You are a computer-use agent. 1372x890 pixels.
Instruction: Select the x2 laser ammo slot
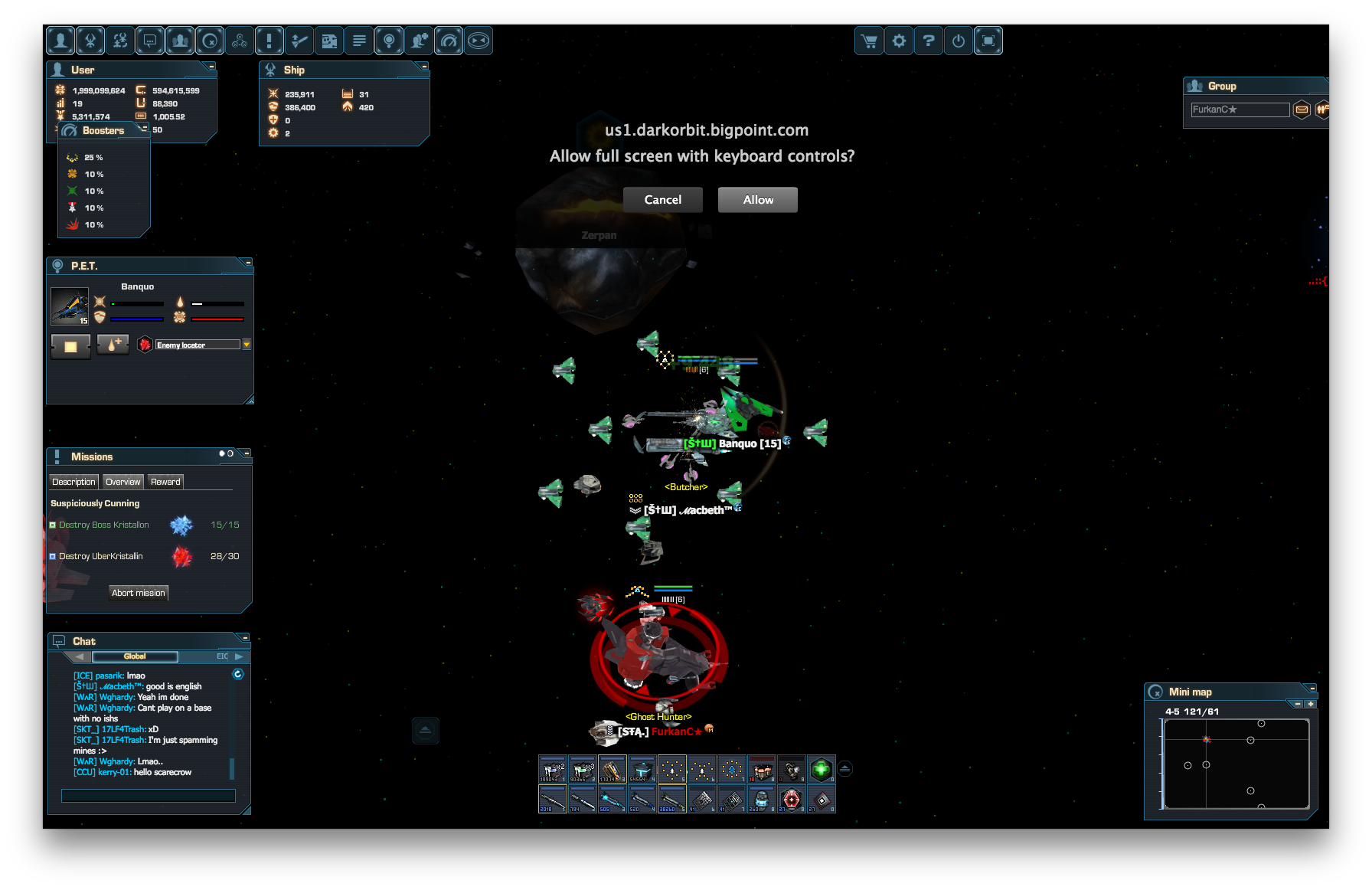[x=552, y=768]
